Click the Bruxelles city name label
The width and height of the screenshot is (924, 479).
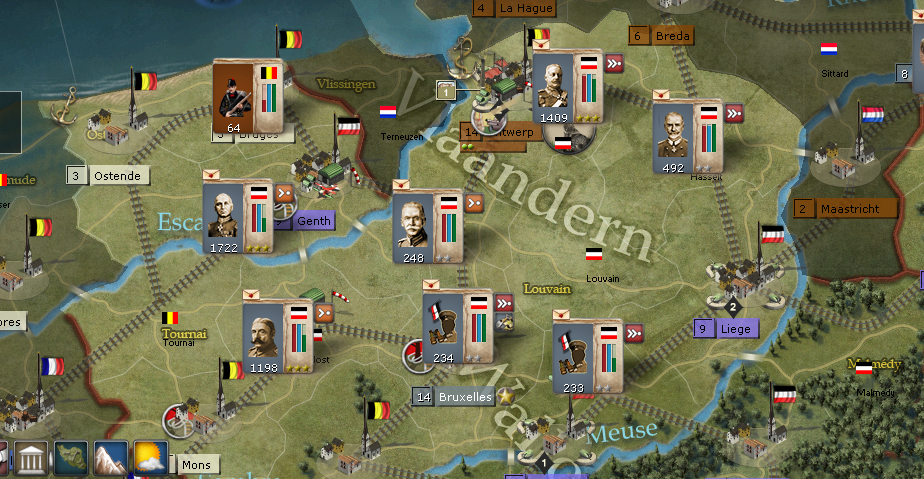click(x=465, y=397)
